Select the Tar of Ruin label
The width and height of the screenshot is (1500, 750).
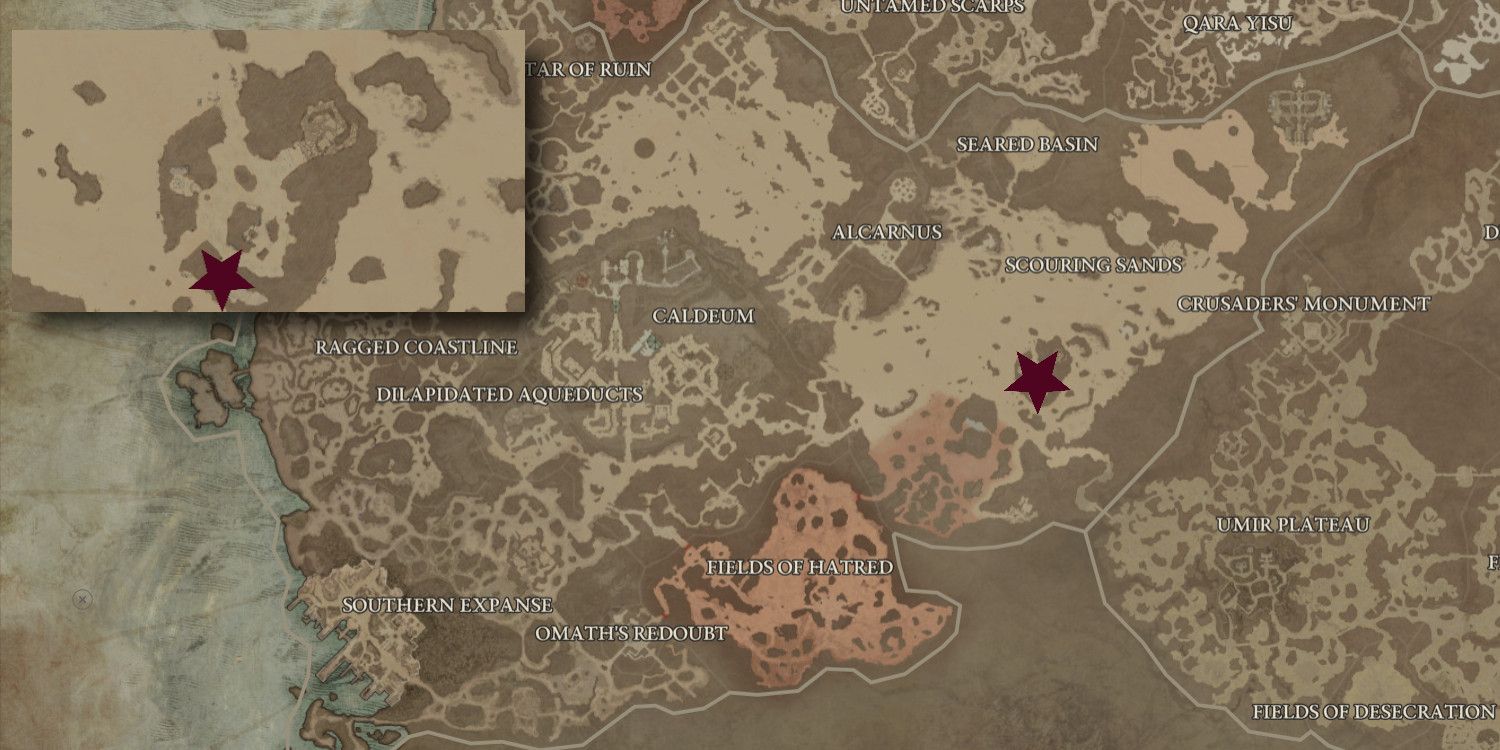click(588, 71)
